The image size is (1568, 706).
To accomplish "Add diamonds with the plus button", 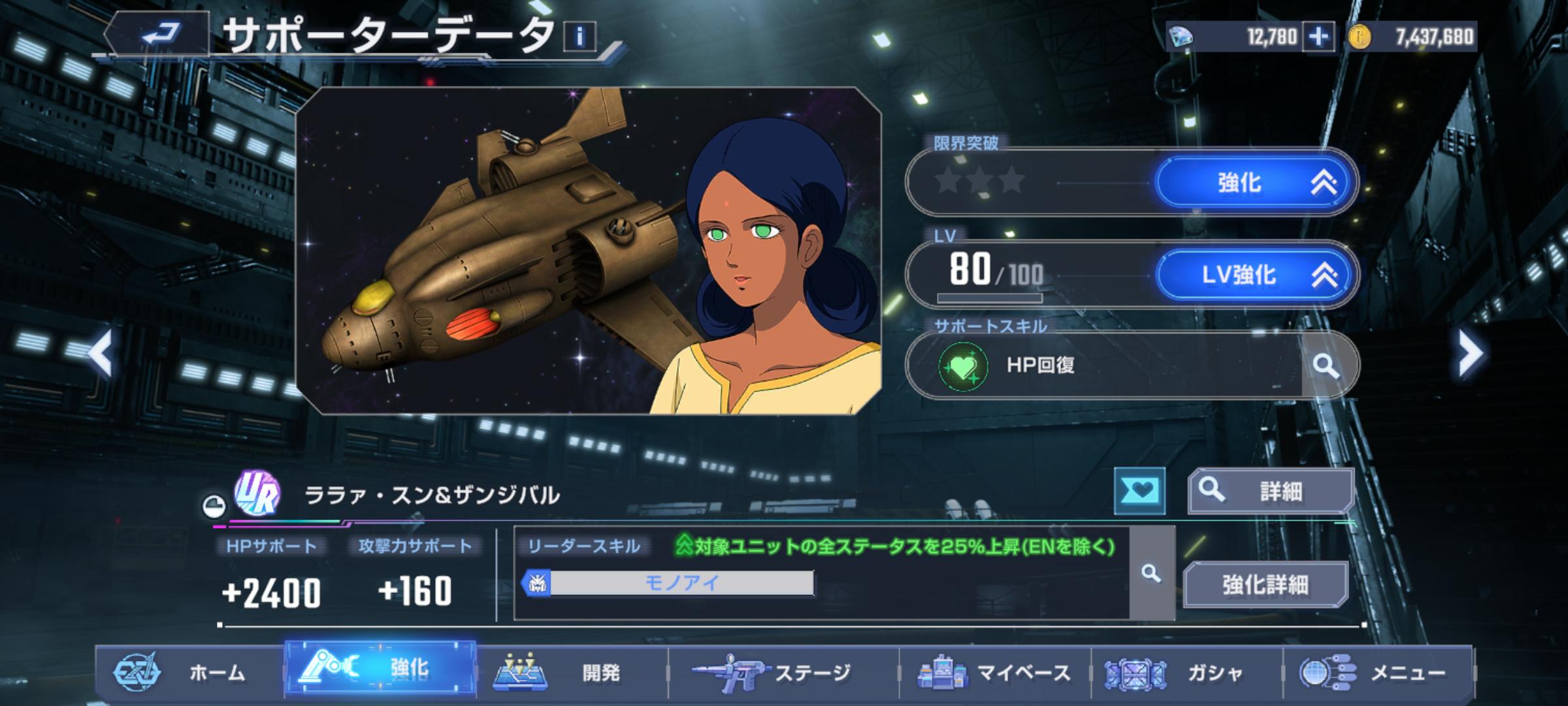I will [x=1318, y=37].
